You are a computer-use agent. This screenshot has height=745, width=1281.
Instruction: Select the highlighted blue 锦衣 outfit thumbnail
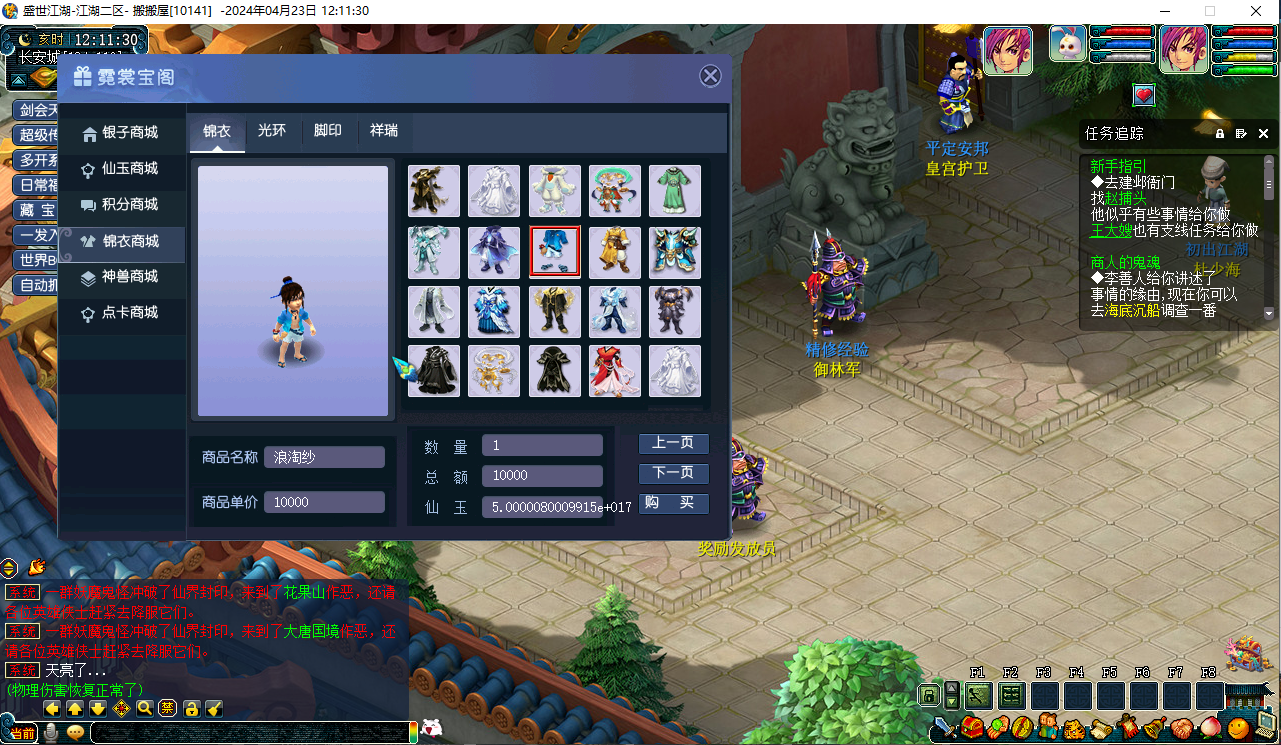point(554,251)
